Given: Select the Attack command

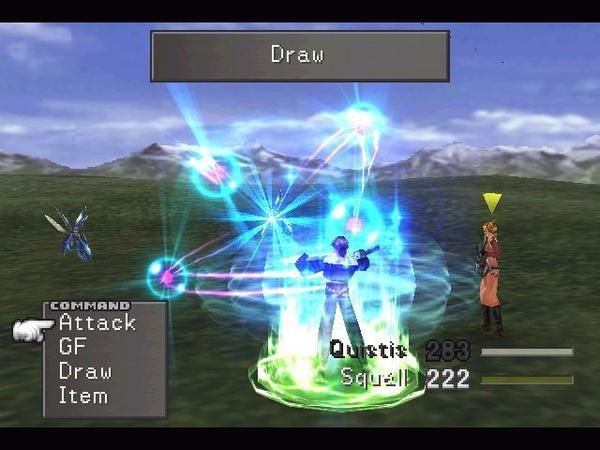Looking at the screenshot, I should tap(97, 323).
